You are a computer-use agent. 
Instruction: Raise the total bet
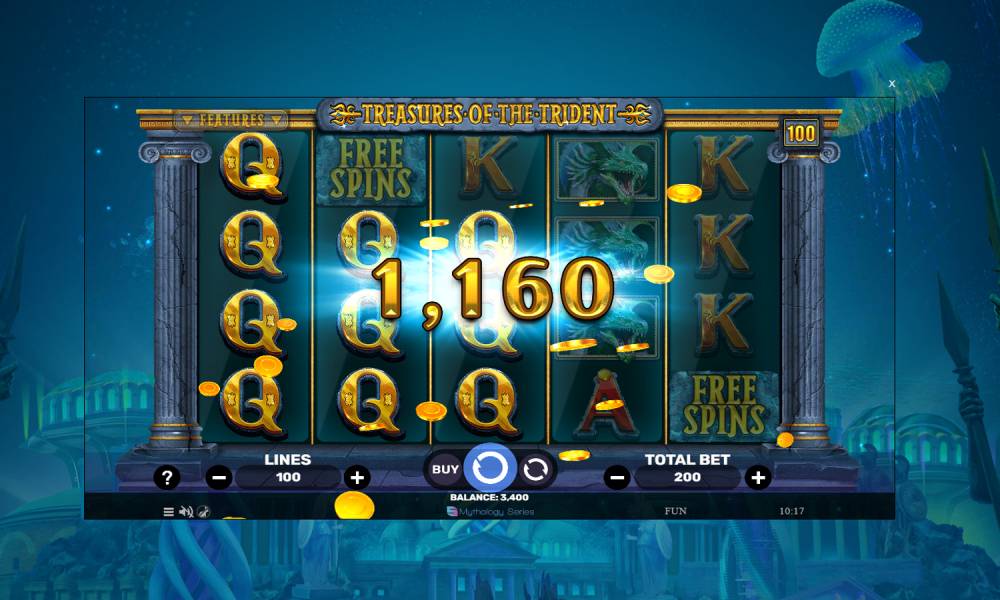(759, 478)
